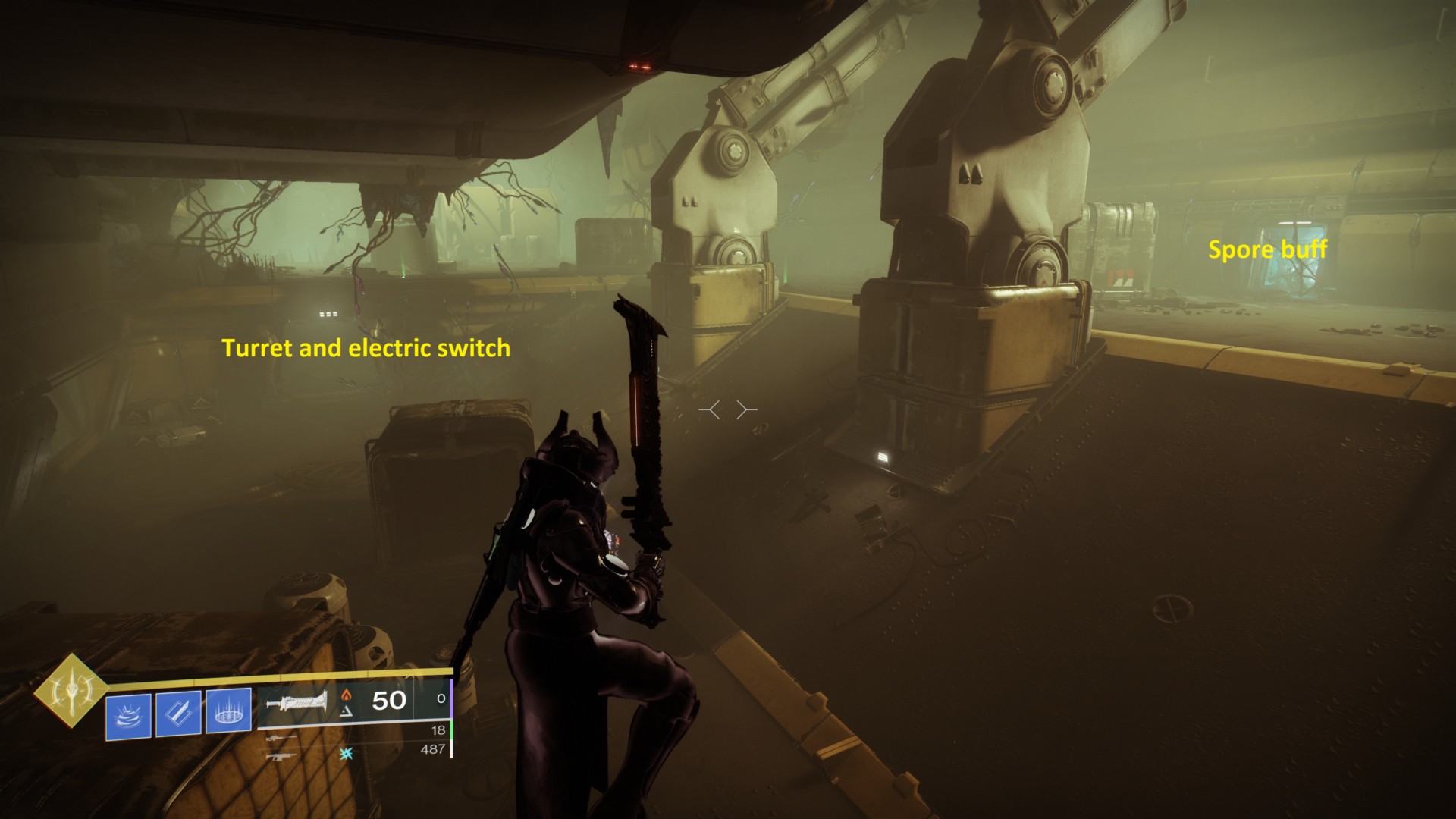Switch to the sniper rifle with 18 ammo
This screenshot has height=819, width=1456.
[x=281, y=736]
